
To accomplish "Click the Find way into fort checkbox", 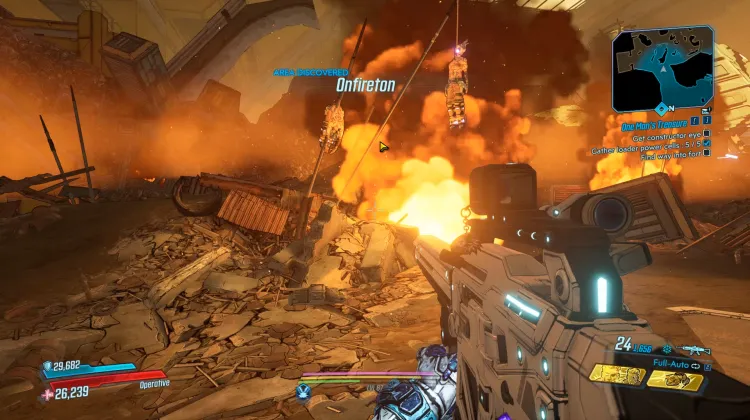I will (707, 156).
